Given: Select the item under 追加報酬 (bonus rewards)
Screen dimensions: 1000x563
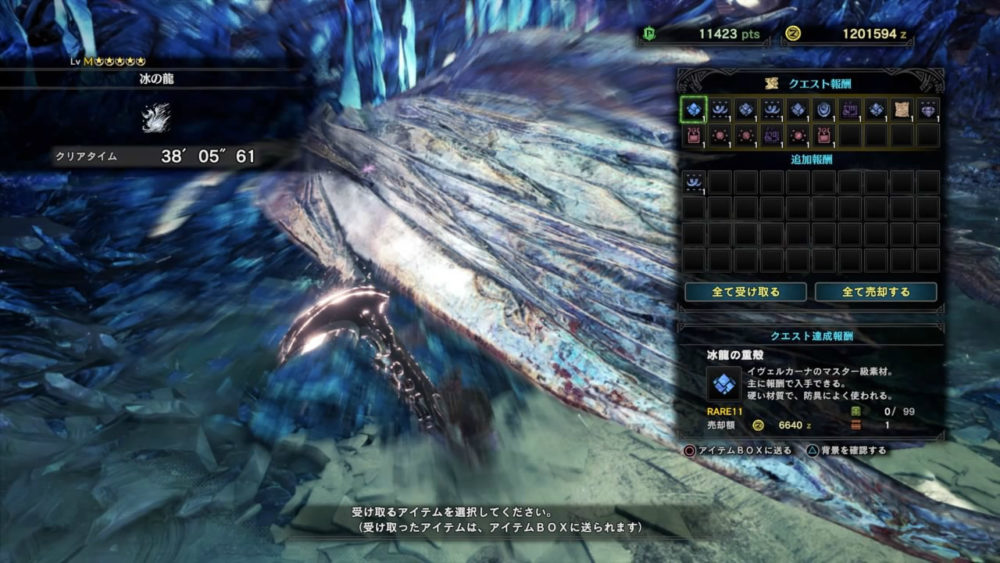Looking at the screenshot, I should point(694,182).
